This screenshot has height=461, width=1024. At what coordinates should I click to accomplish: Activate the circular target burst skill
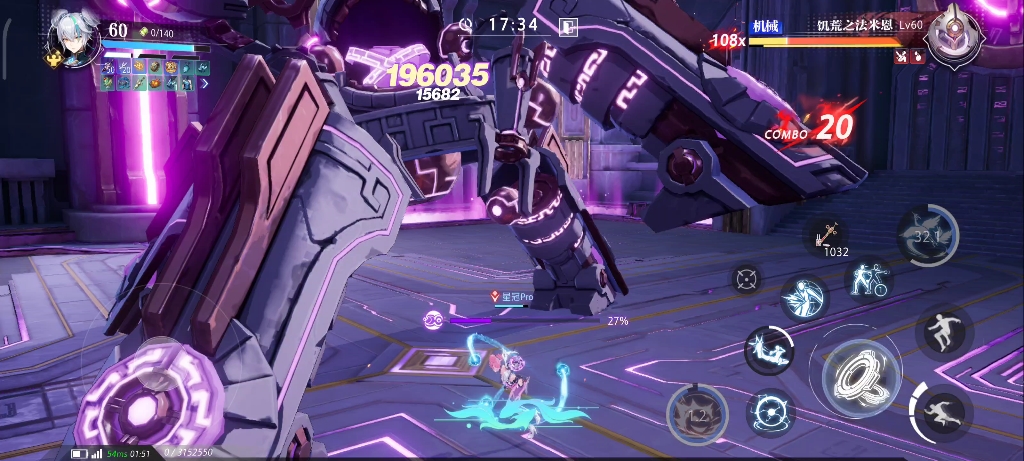770,411
